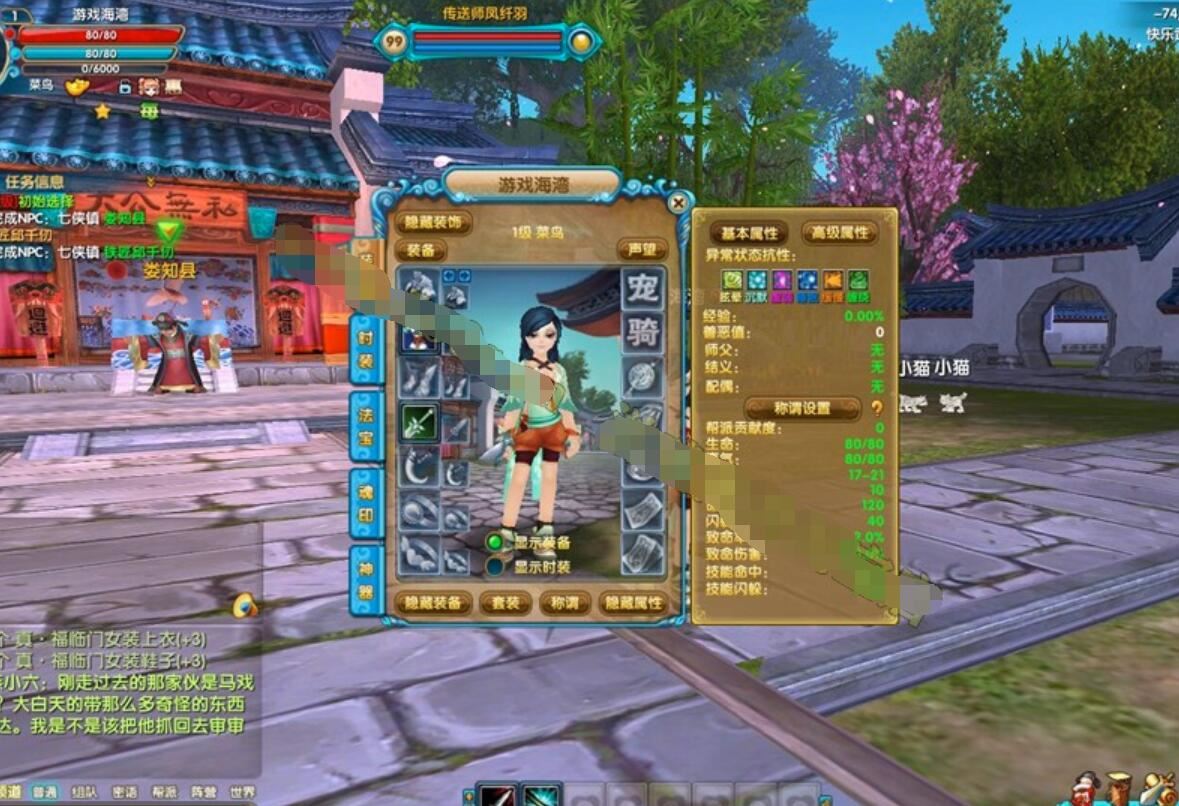1179x806 pixels.
Task: Click the 隐藏属性 hide attributes button
Action: click(632, 603)
